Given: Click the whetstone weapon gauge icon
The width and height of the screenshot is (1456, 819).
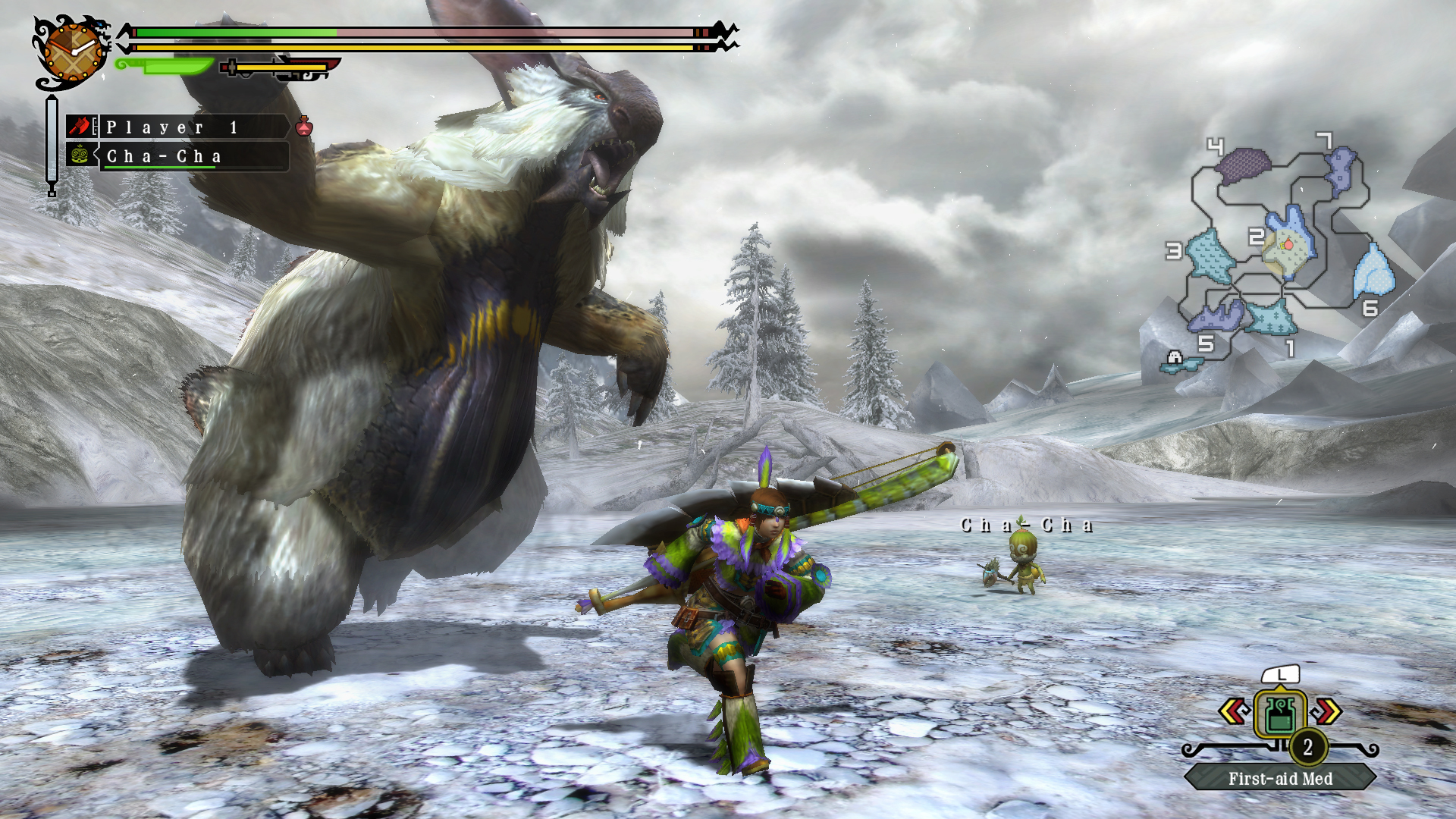Looking at the screenshot, I should pyautogui.click(x=232, y=67).
